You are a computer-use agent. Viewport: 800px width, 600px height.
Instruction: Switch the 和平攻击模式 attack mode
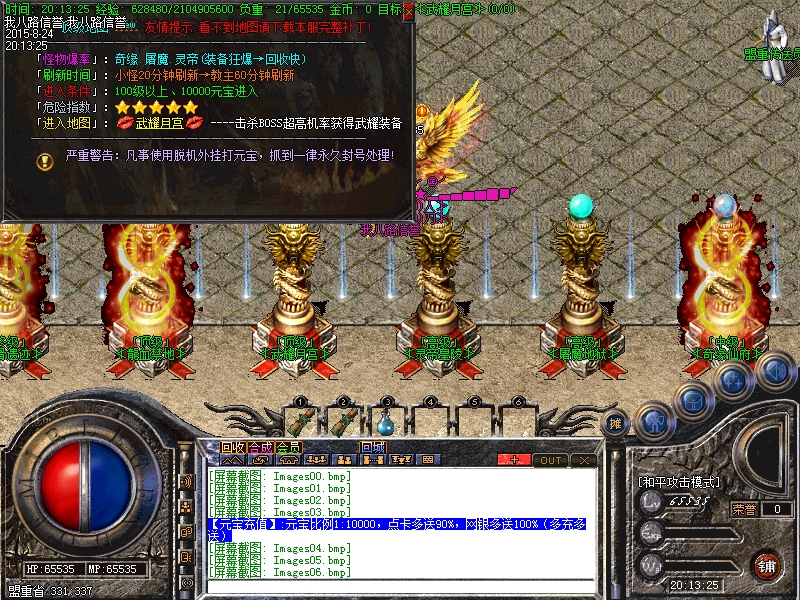coord(679,482)
